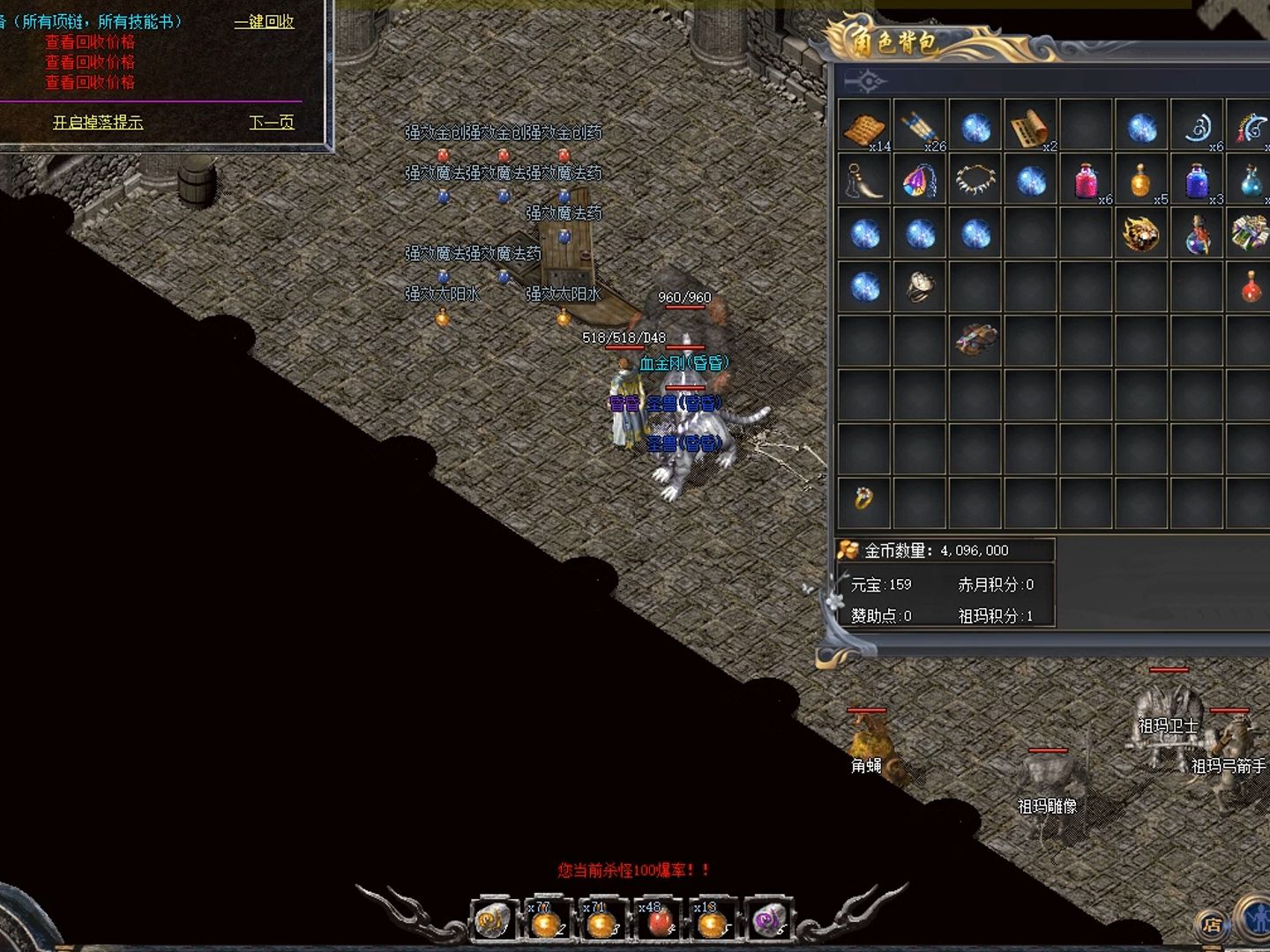This screenshot has height=952, width=1270.
Task: Go to 下一页 next page
Action: (271, 123)
